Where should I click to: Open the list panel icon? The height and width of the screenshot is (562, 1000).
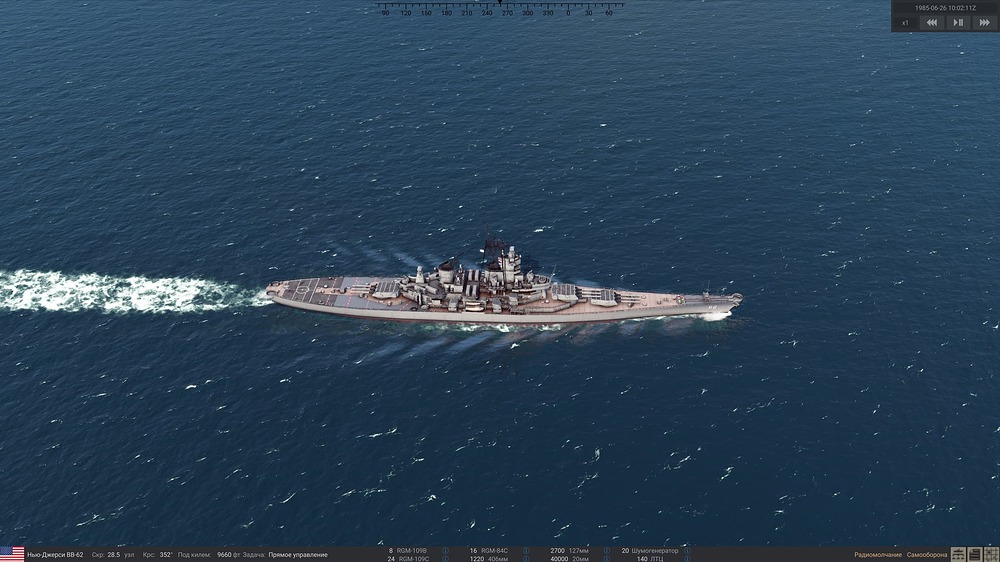tap(974, 554)
